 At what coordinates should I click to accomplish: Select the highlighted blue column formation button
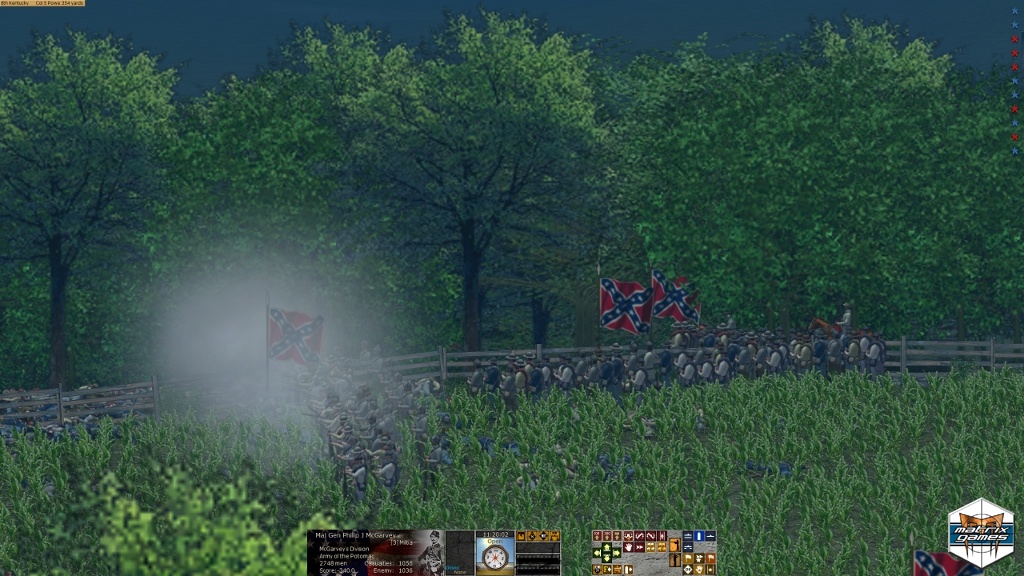tap(699, 536)
